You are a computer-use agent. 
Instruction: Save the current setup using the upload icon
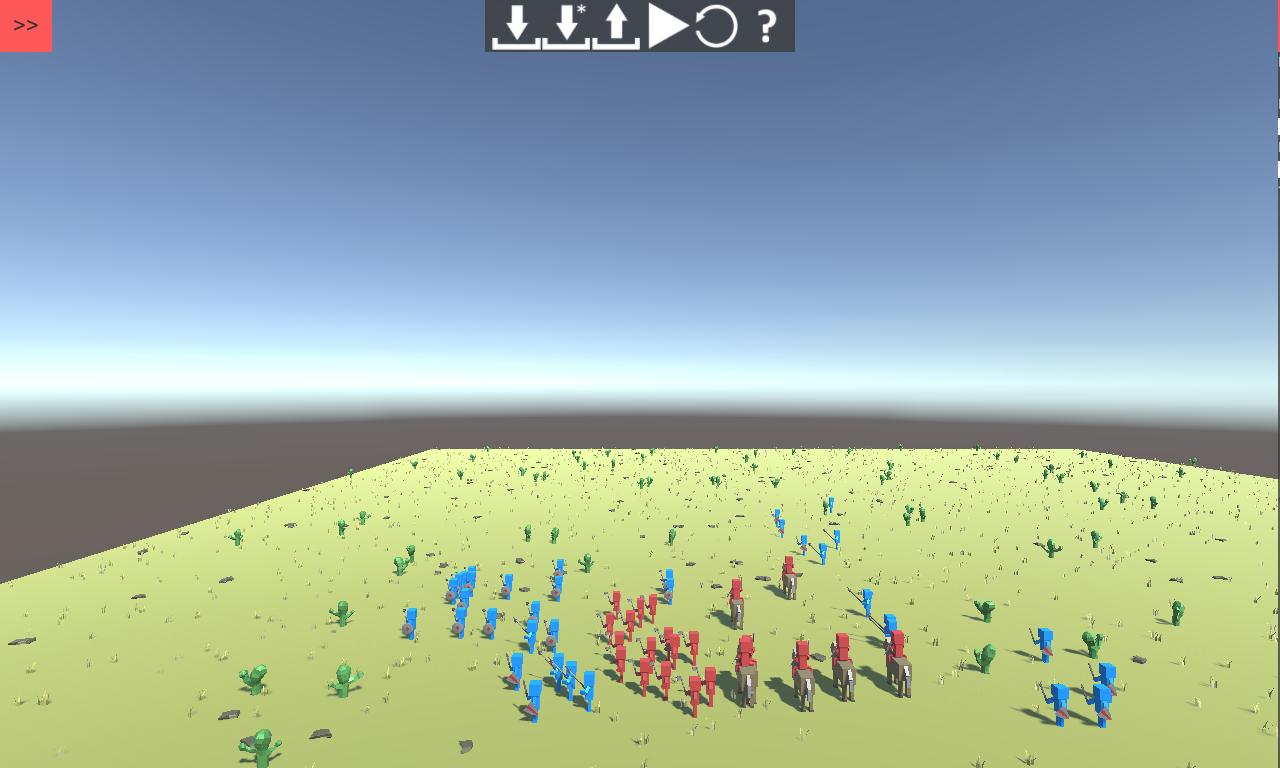pos(617,25)
